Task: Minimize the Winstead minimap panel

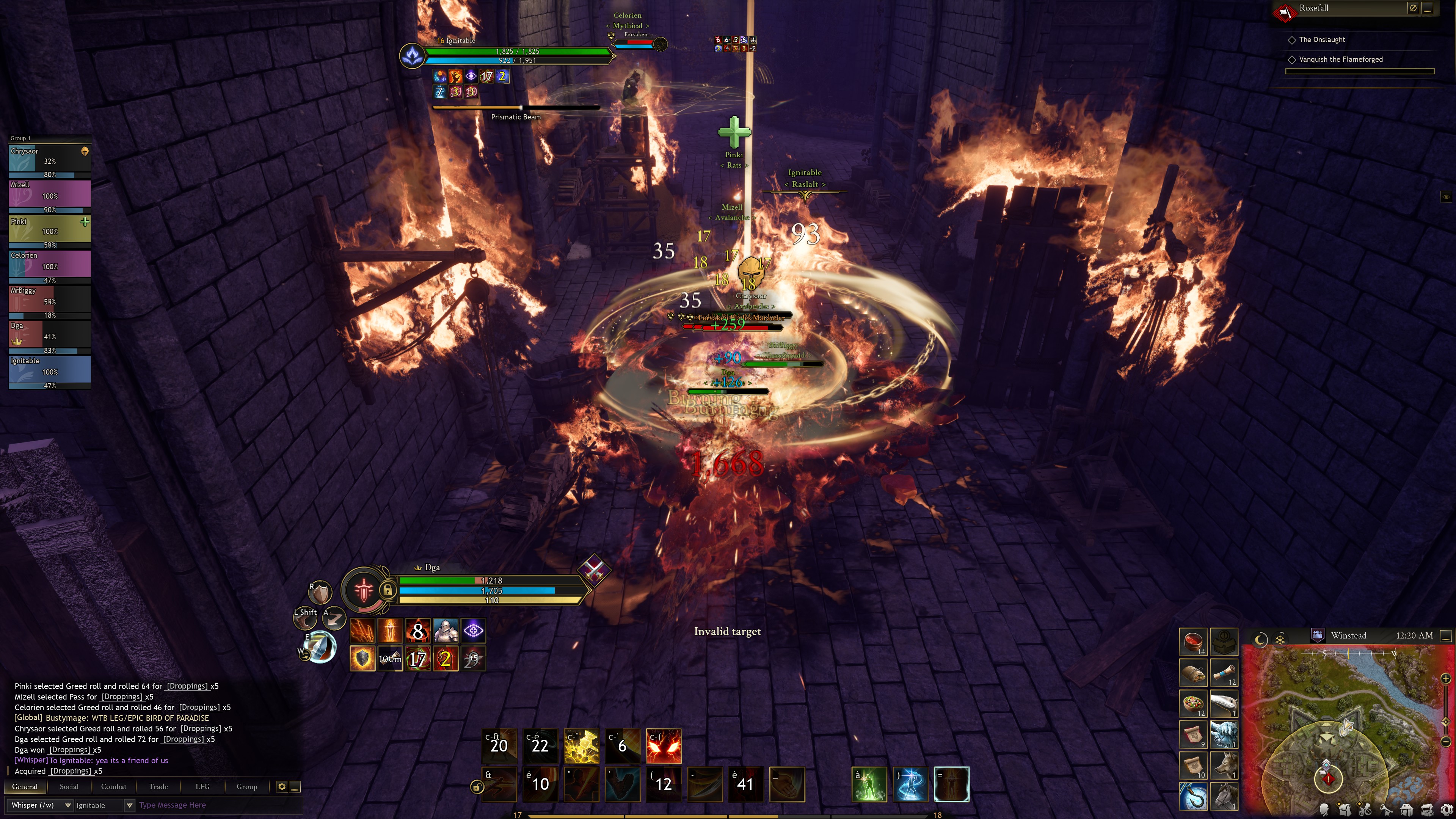Action: click(x=1446, y=637)
